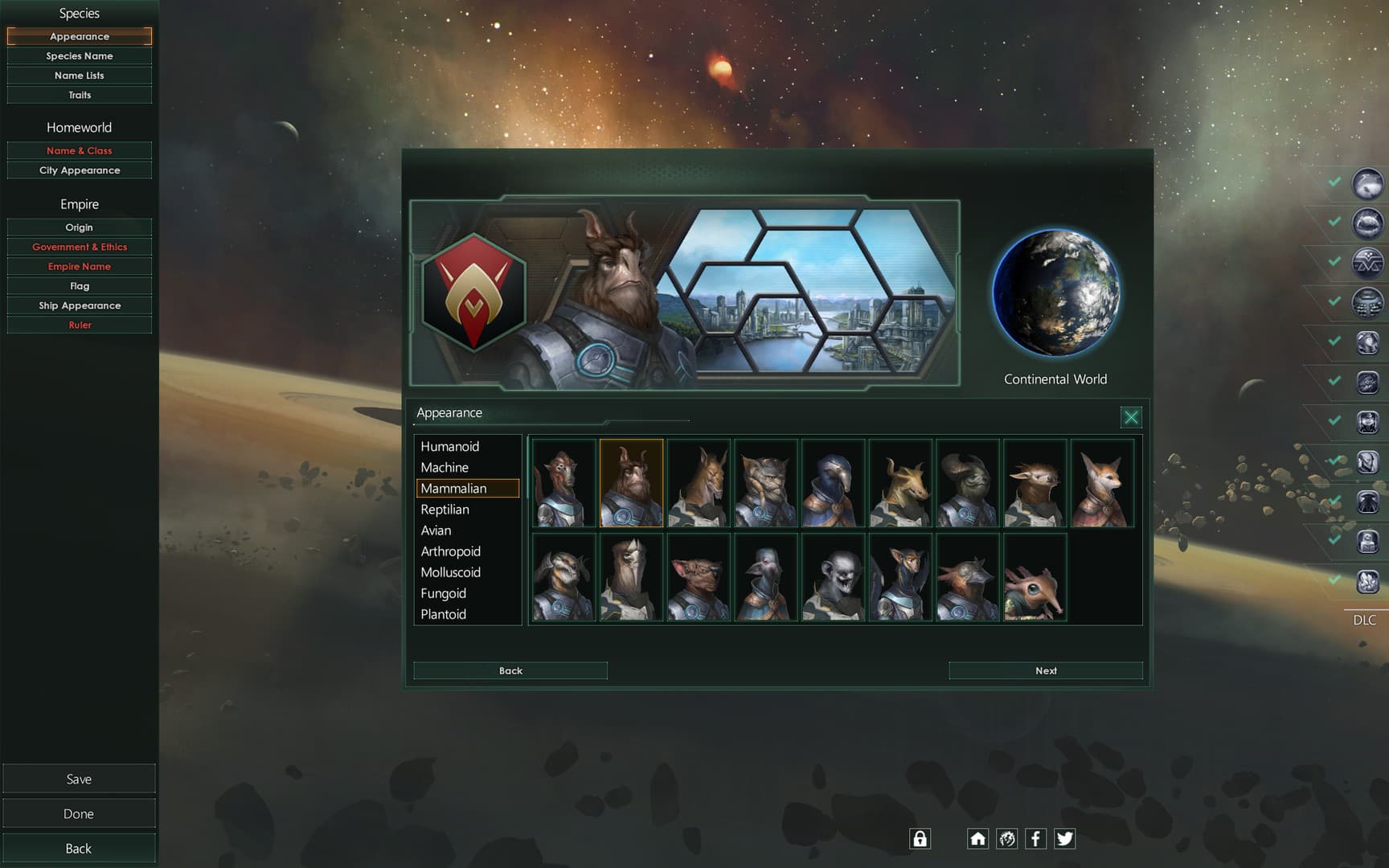Select the red empire flag emblem
Screen dimensions: 1389x868
pos(474,294)
